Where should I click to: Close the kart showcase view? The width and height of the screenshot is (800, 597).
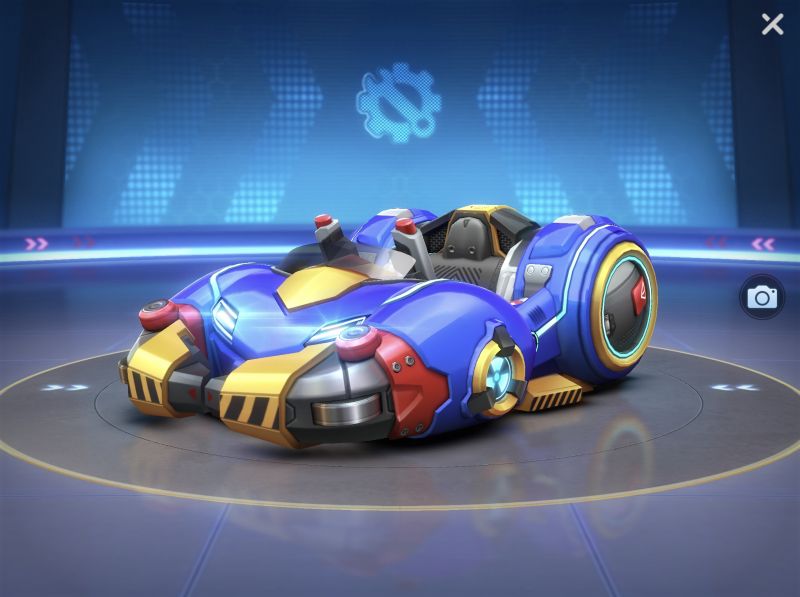[772, 24]
